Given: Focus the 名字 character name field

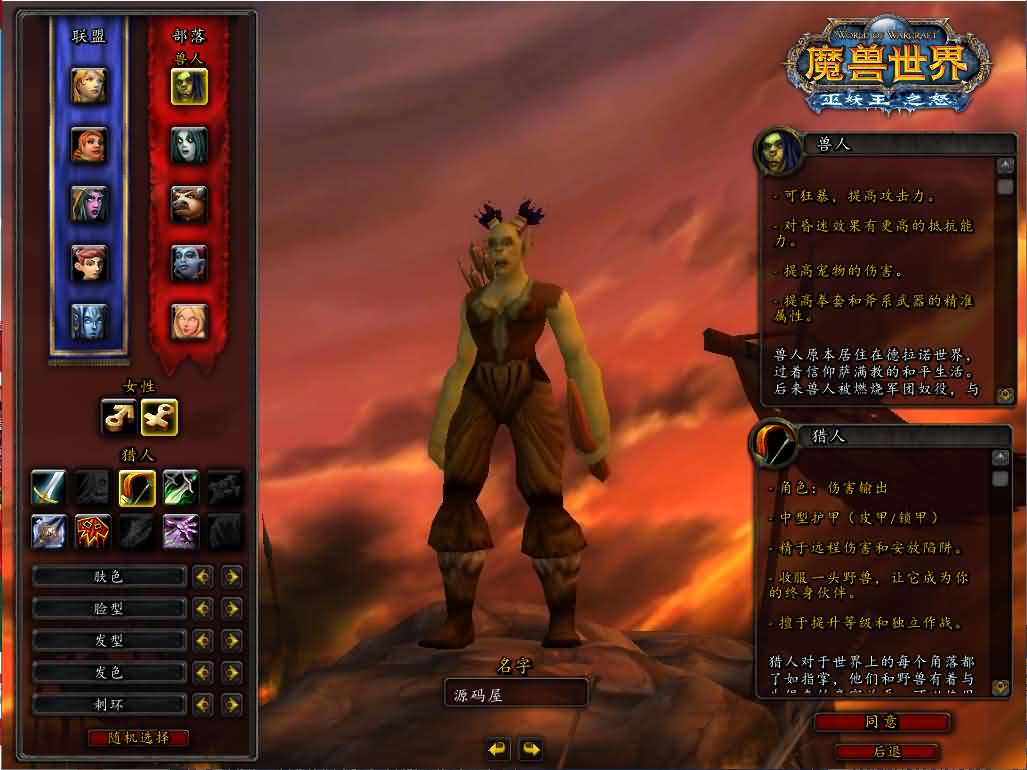Looking at the screenshot, I should pos(515,693).
